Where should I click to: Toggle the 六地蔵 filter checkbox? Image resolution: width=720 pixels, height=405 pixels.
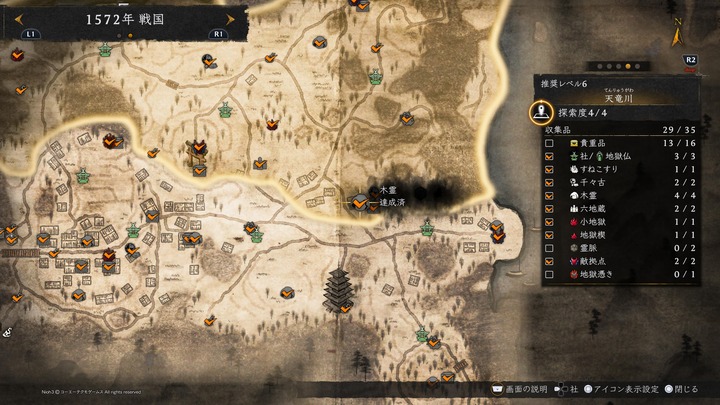(x=549, y=209)
